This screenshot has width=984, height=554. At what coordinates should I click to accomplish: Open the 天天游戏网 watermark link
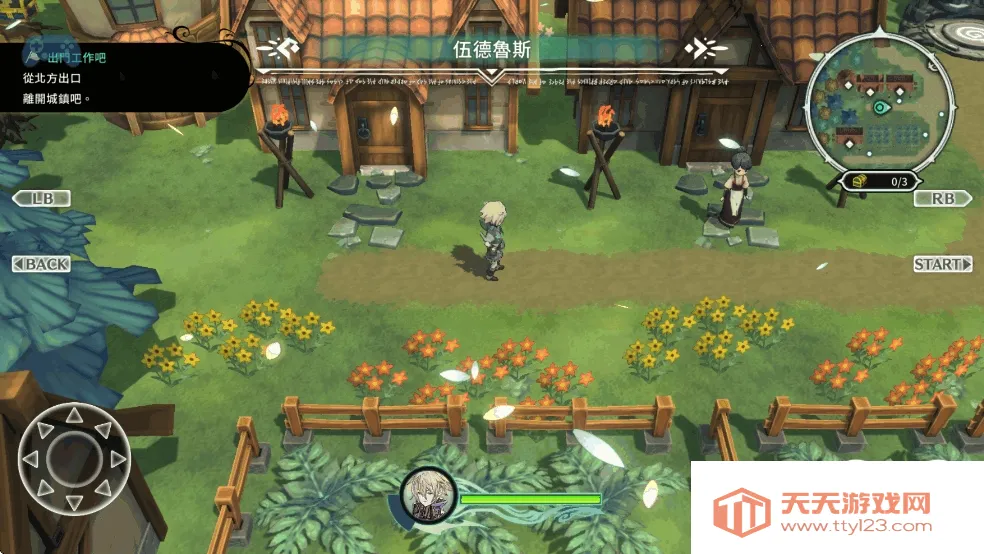click(835, 511)
